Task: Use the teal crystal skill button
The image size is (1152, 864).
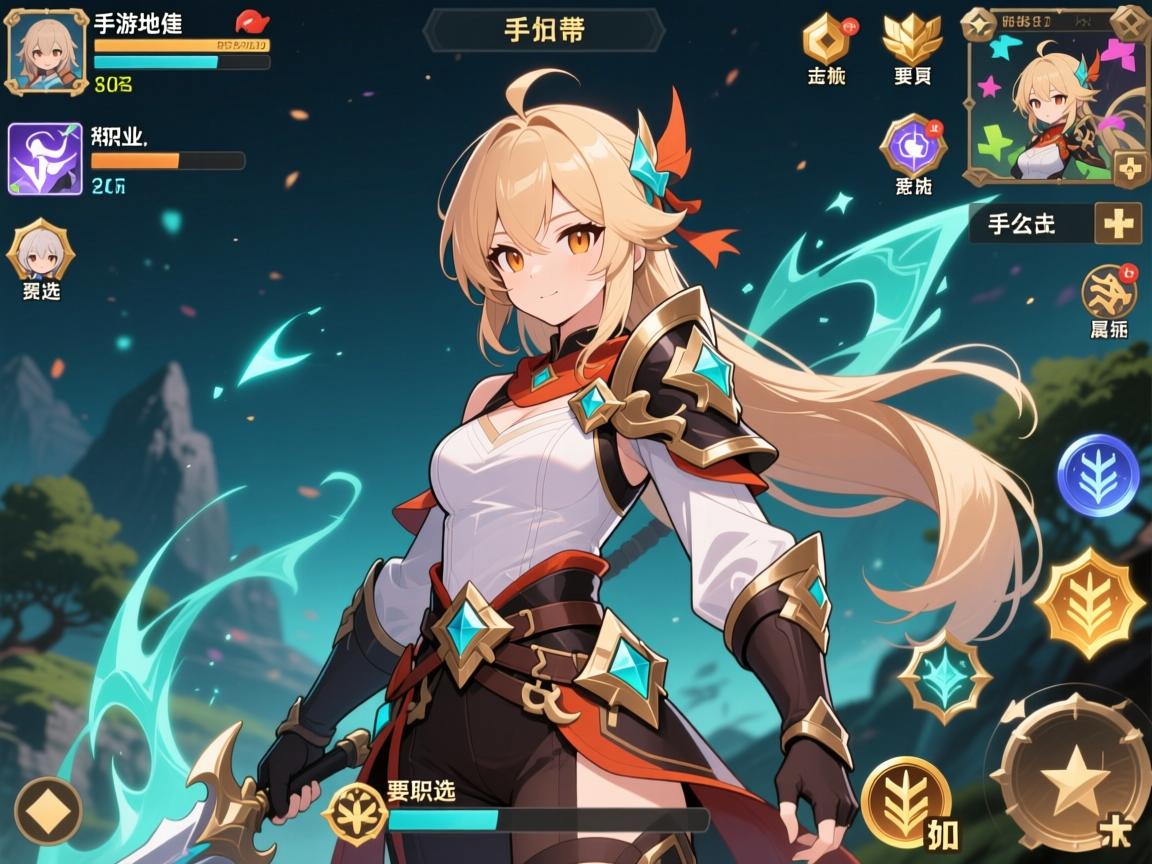Action: click(x=945, y=677)
